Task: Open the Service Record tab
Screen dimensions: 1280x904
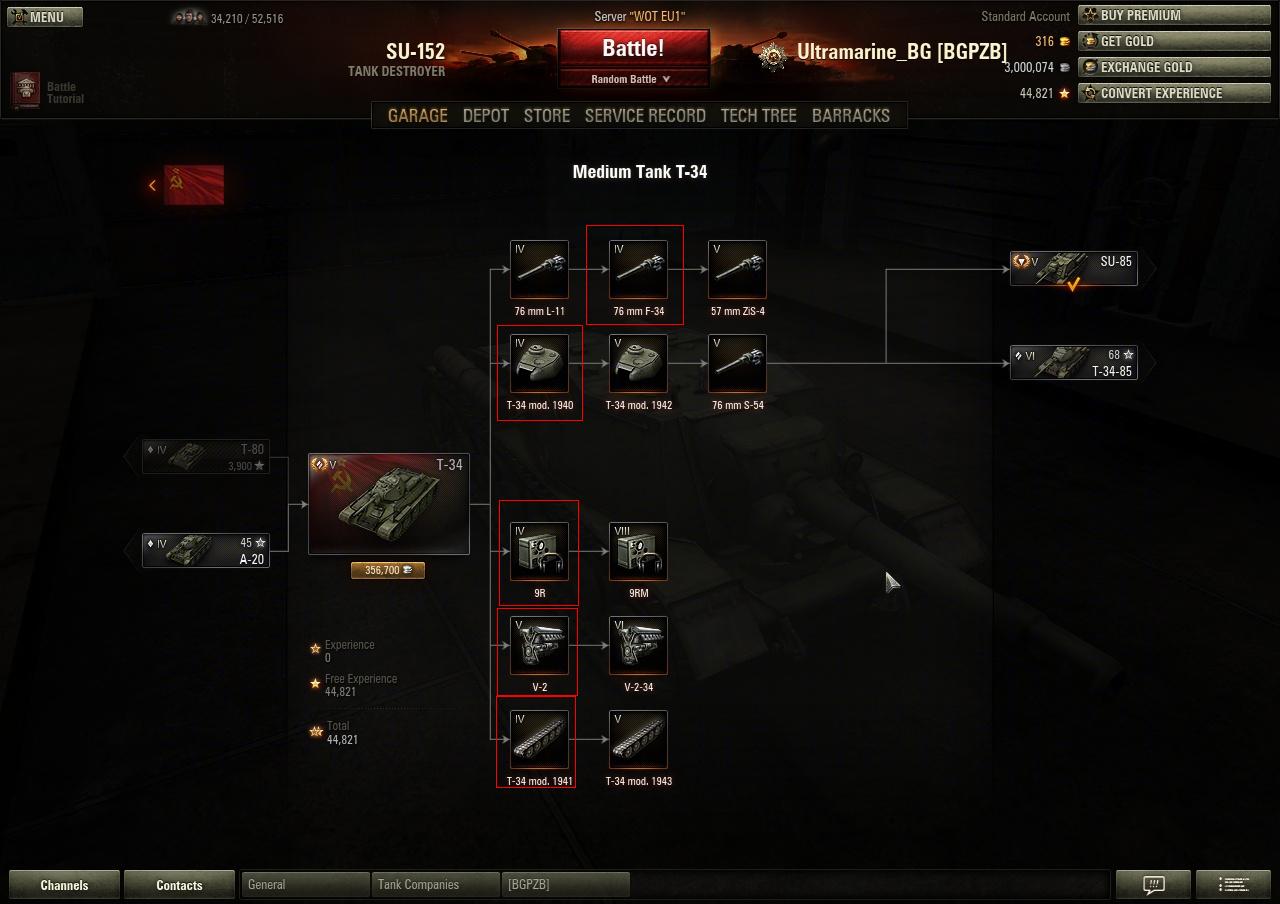Action: point(645,116)
